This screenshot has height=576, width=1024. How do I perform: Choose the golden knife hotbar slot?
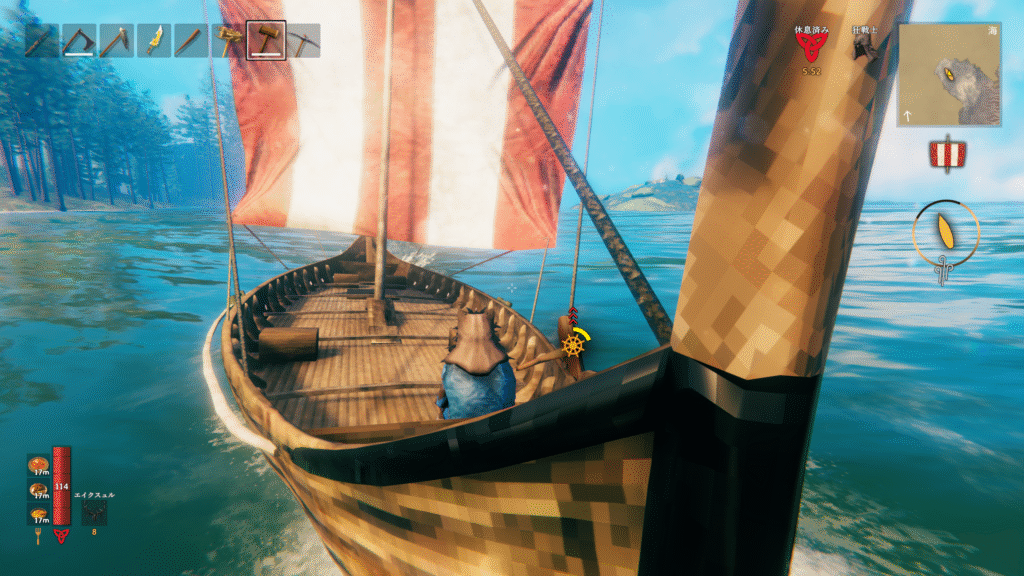click(155, 41)
